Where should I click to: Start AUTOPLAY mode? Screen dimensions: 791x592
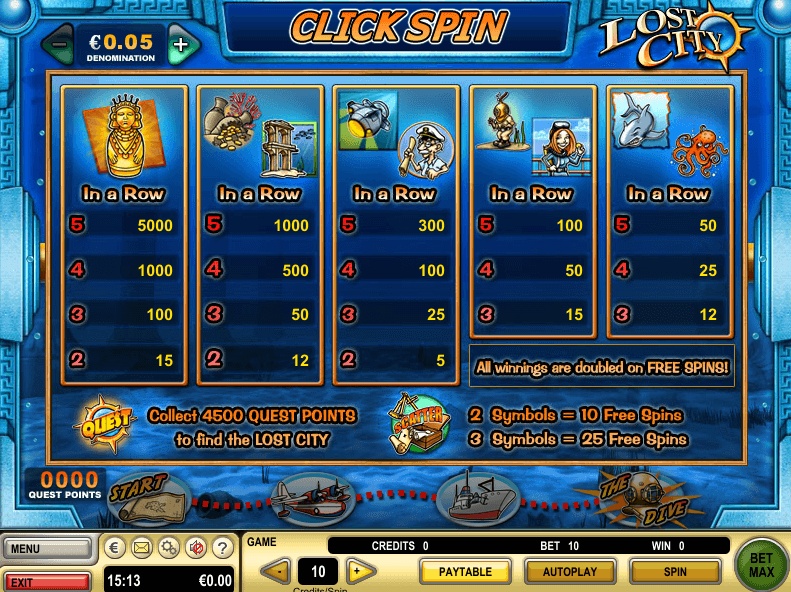570,572
